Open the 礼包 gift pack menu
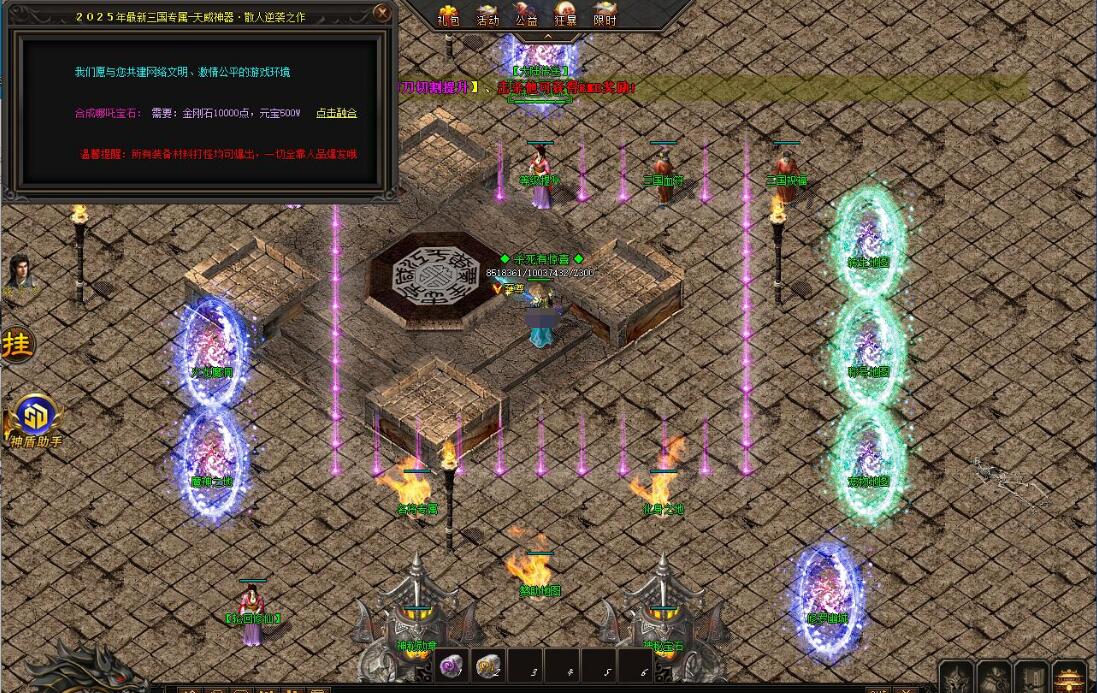The image size is (1097, 693). (448, 15)
